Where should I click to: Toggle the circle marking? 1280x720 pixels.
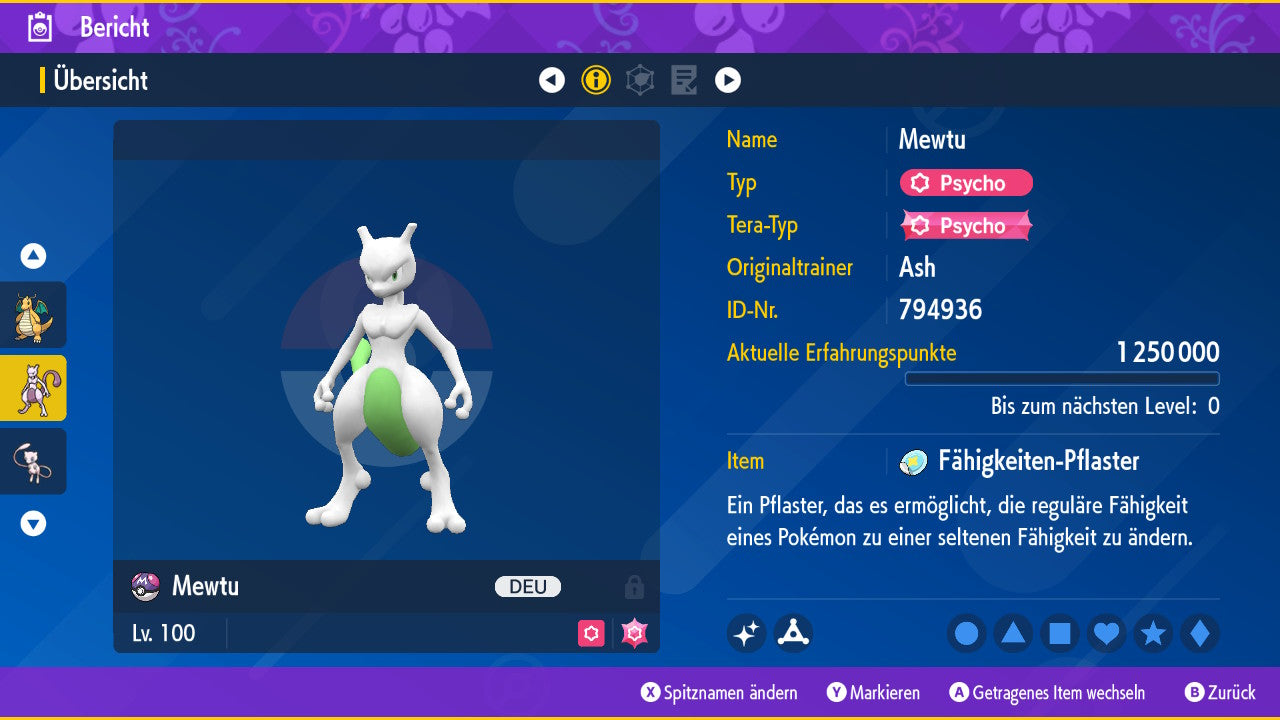coord(967,633)
